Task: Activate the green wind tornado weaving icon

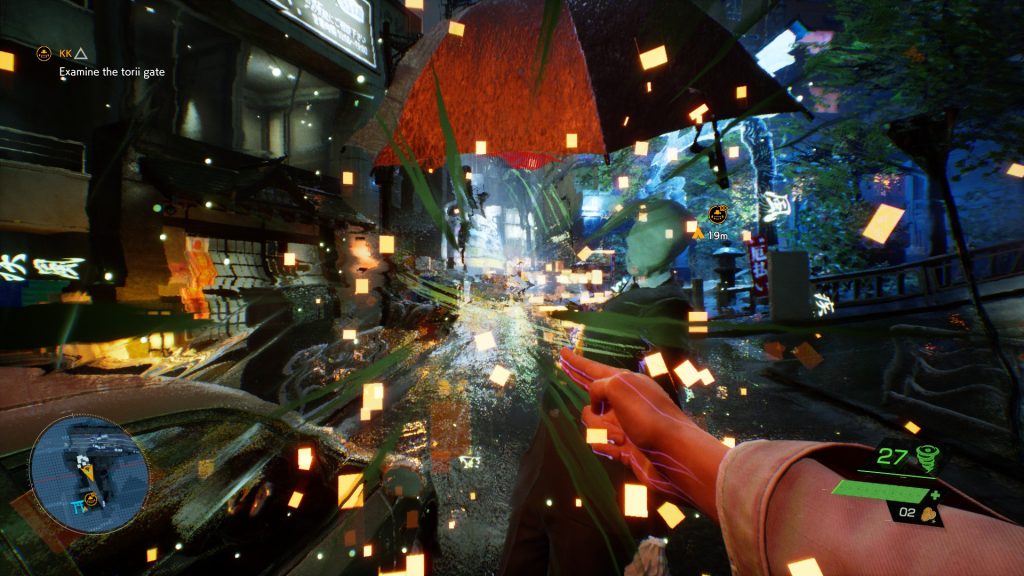Action: click(928, 459)
